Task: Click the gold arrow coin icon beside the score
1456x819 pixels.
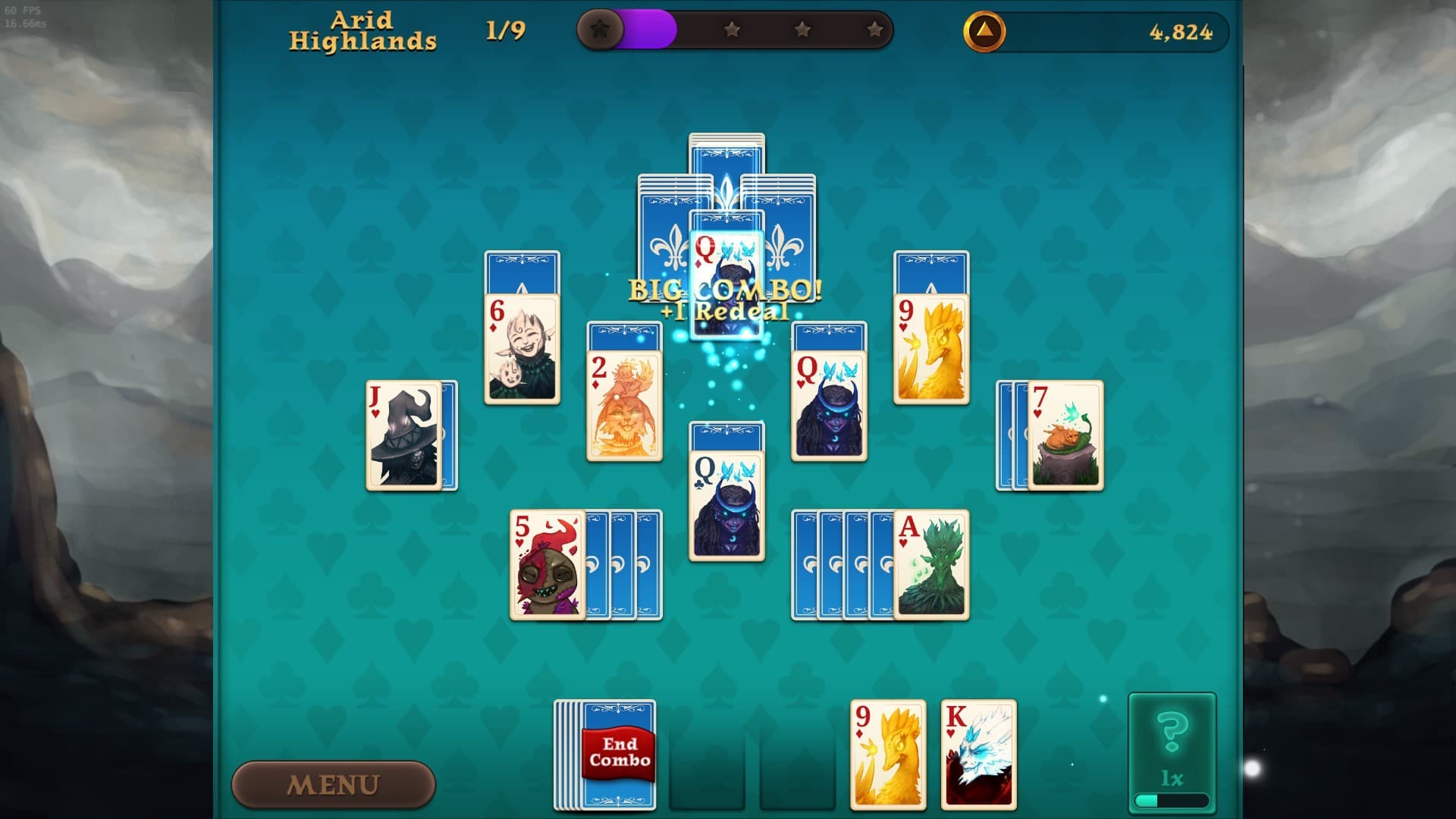Action: click(984, 31)
